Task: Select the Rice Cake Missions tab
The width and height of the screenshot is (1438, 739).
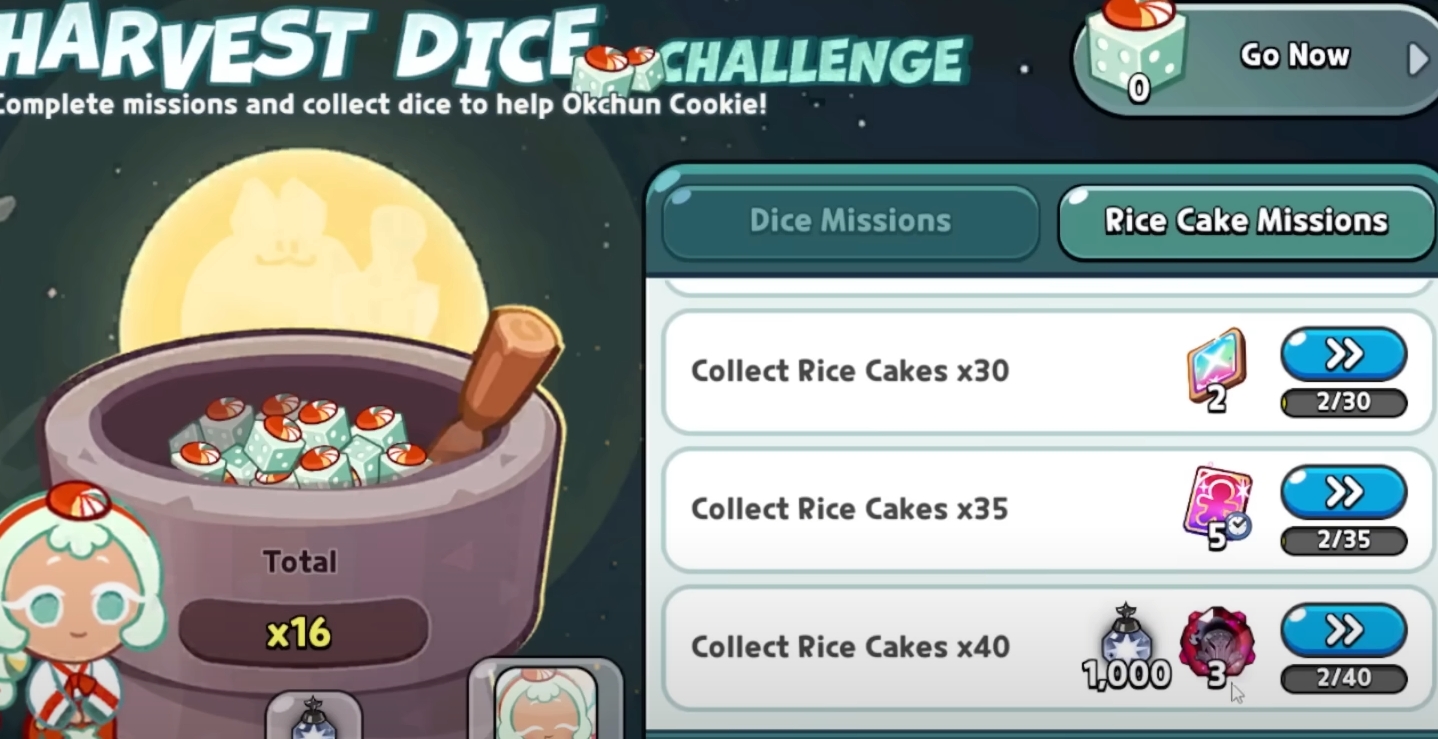Action: 1244,220
